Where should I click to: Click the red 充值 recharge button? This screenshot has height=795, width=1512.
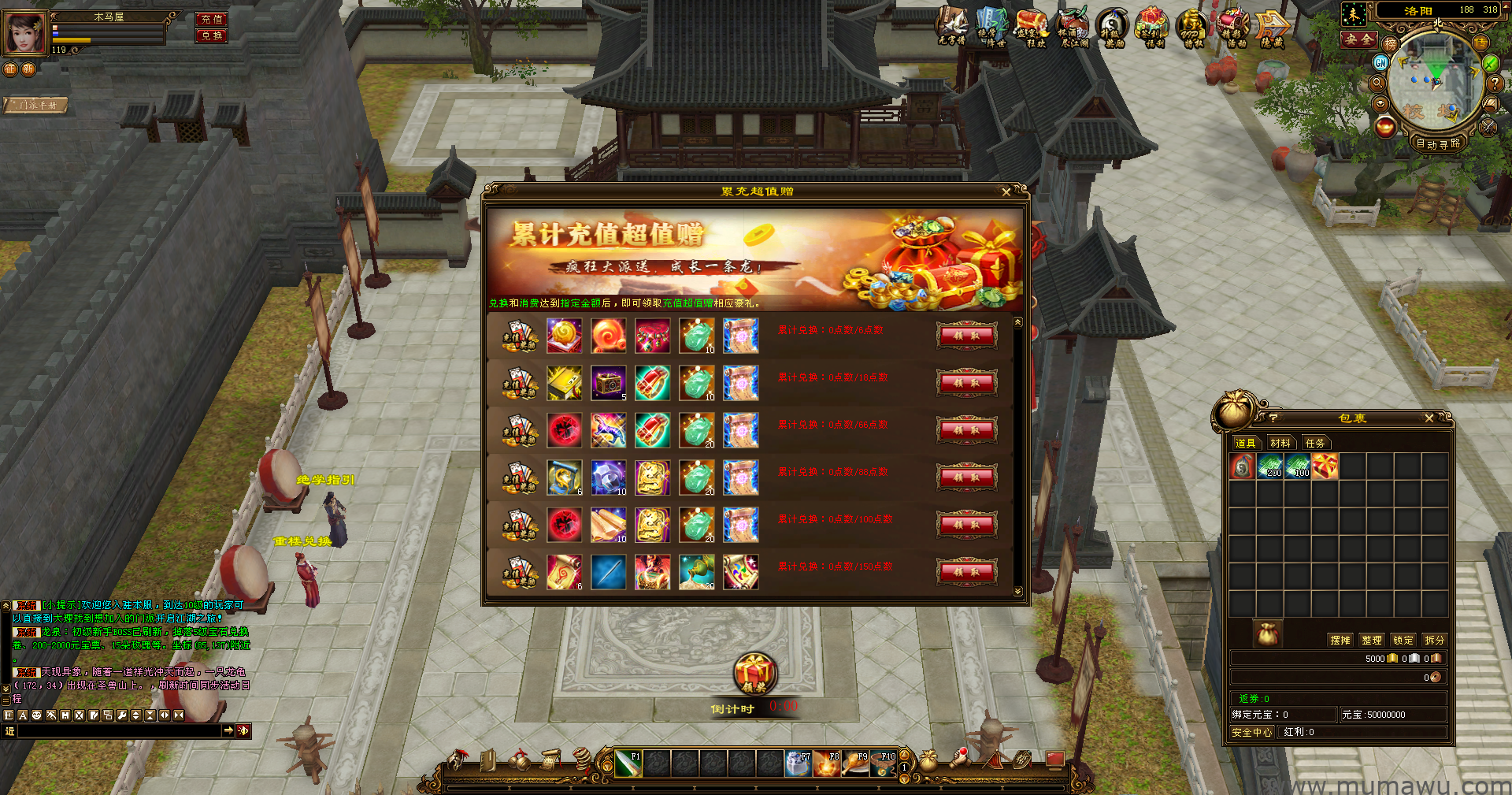tap(211, 19)
